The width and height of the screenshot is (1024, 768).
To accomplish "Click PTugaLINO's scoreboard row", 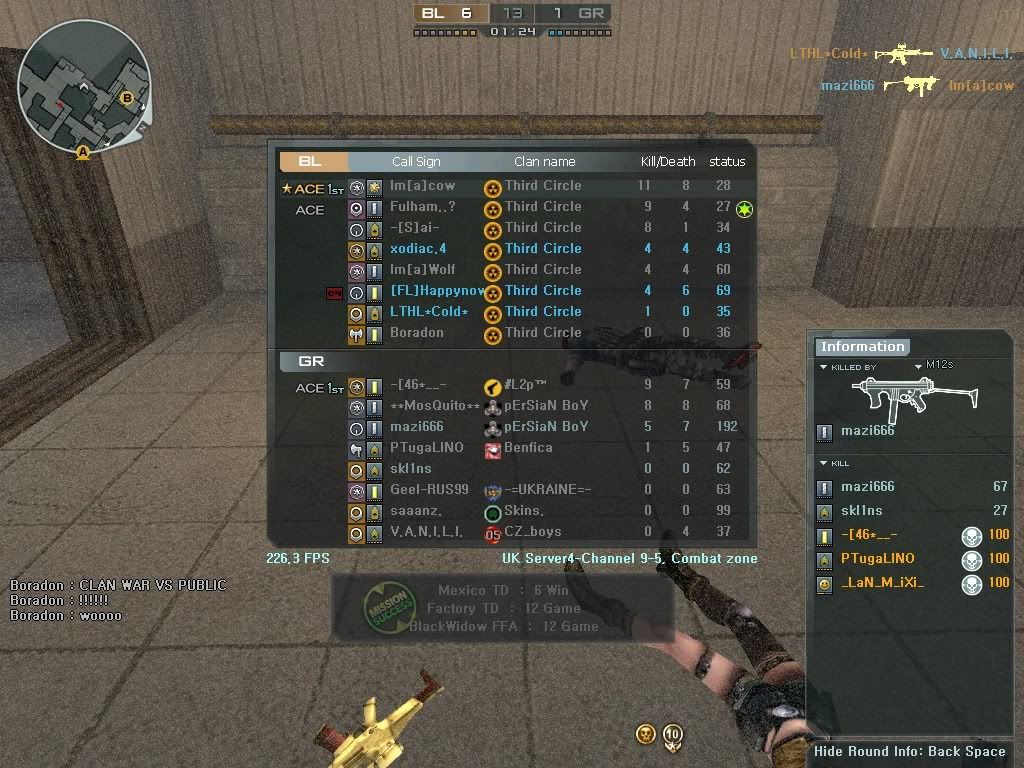I will [512, 448].
